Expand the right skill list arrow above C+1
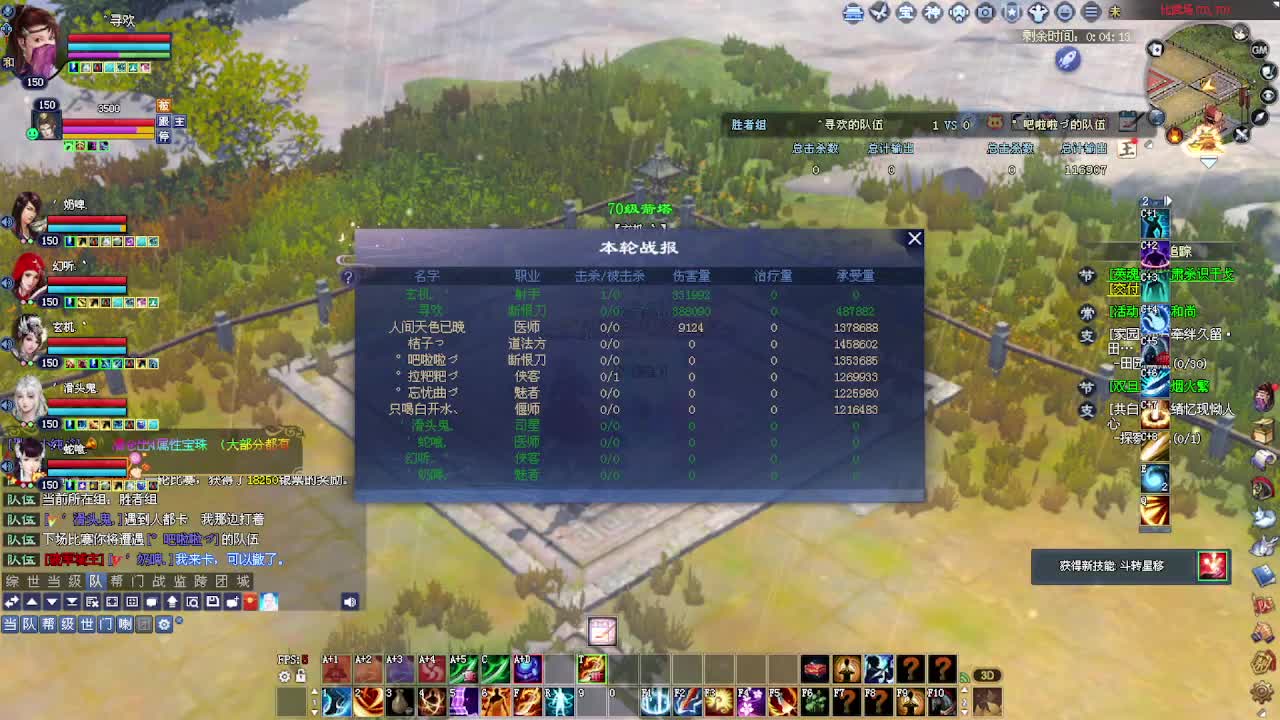 click(x=1168, y=200)
